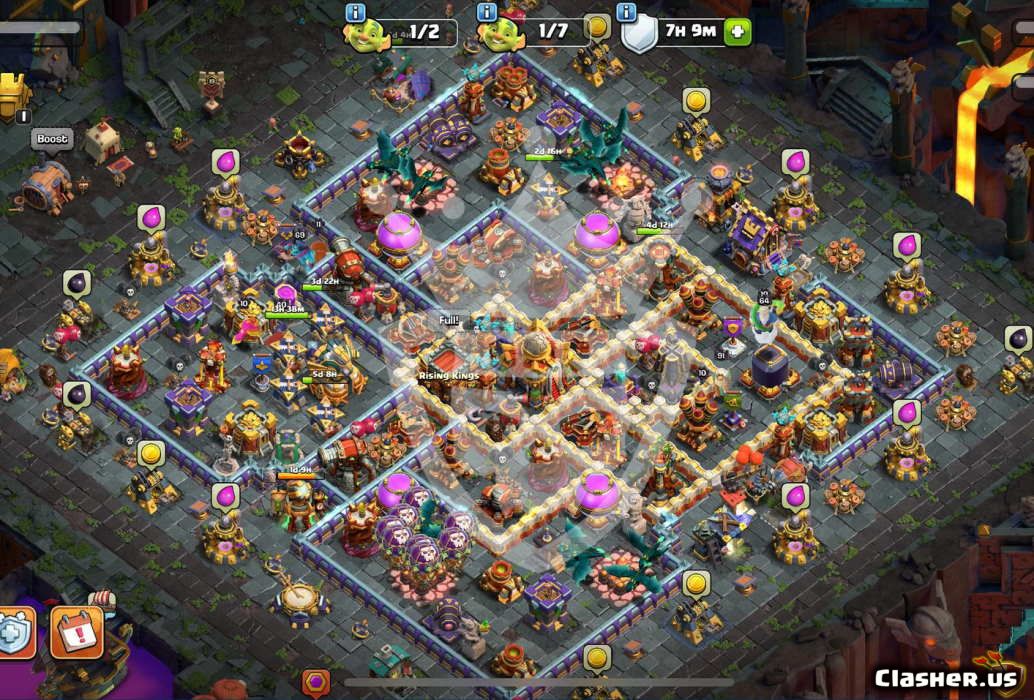The image size is (1034, 700).
Task: Open the calendar events button with exclamation mark
Action: (x=77, y=632)
